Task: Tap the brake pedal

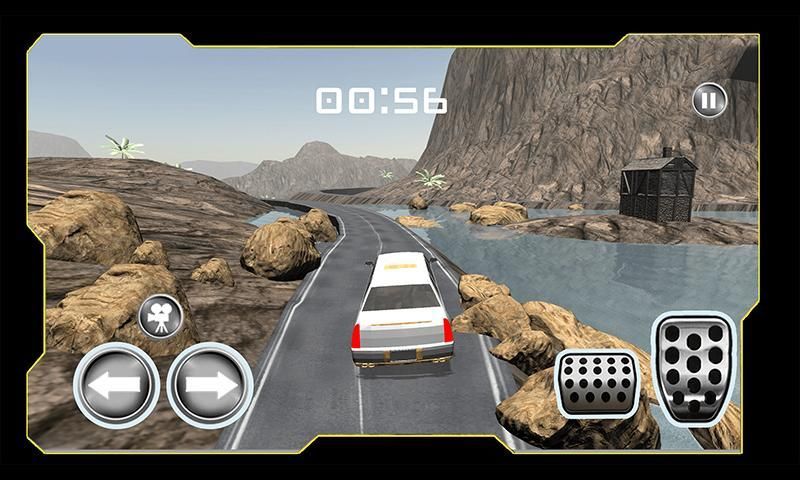Action: pos(597,385)
